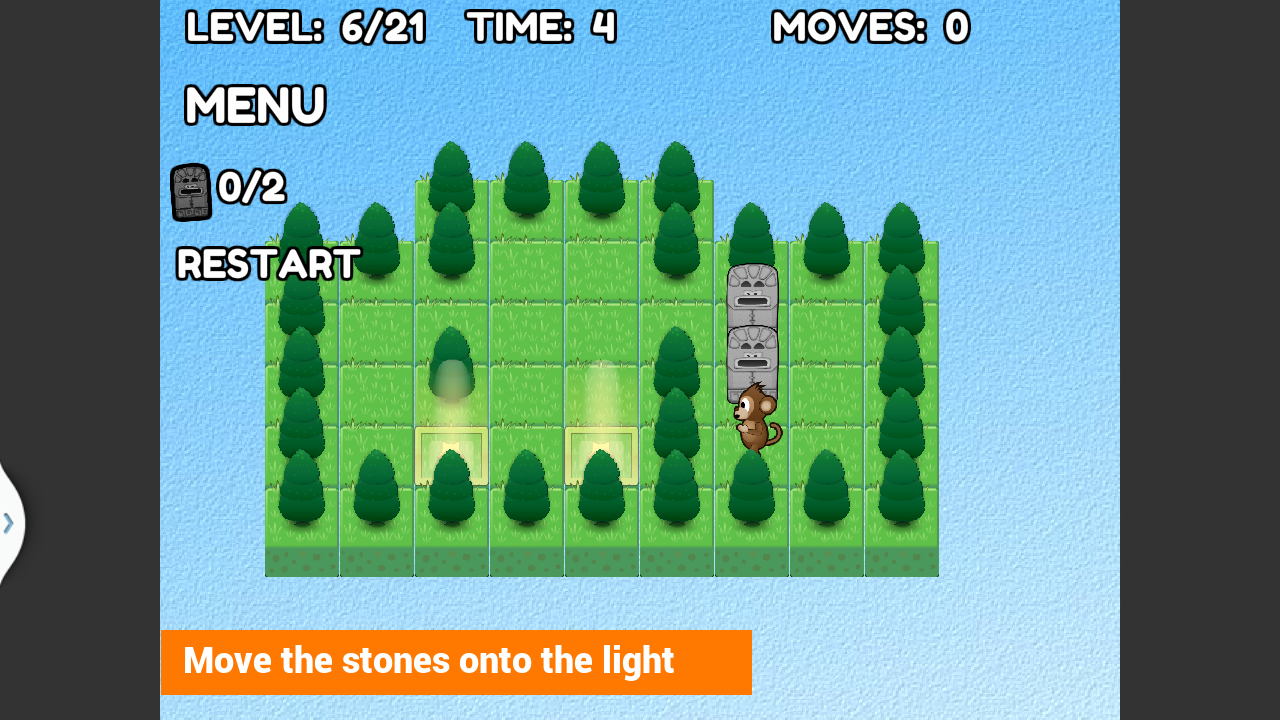
Task: Click the dark grass edge at map bottom
Action: click(x=600, y=560)
